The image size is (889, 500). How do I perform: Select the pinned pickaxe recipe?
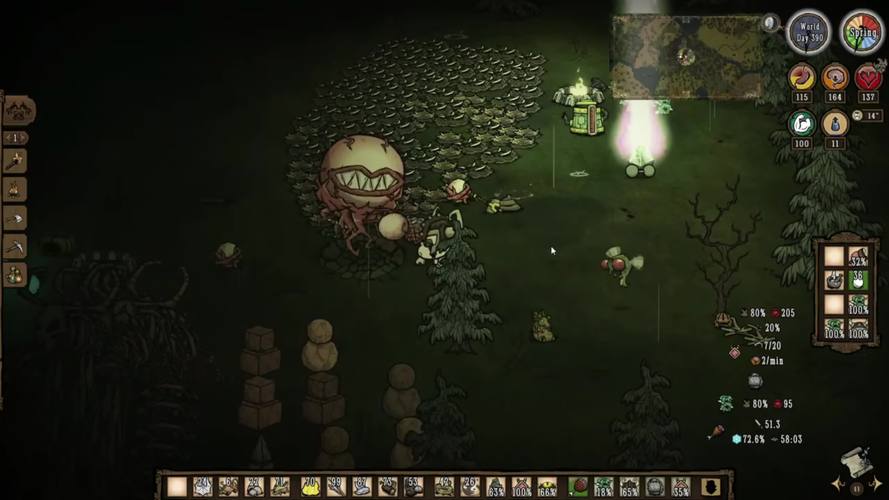click(15, 245)
